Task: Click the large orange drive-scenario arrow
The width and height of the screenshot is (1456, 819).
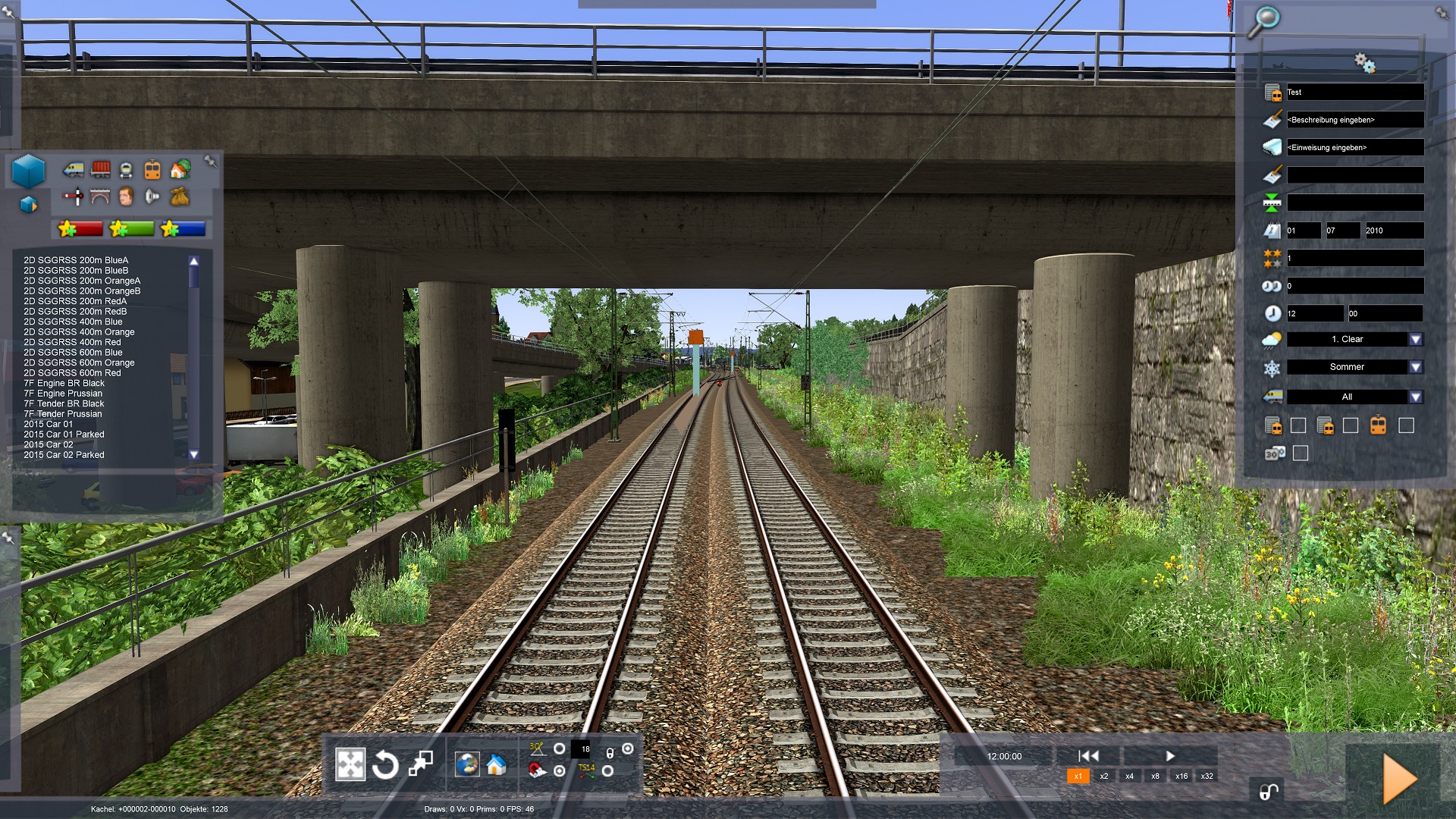Action: (x=1399, y=778)
